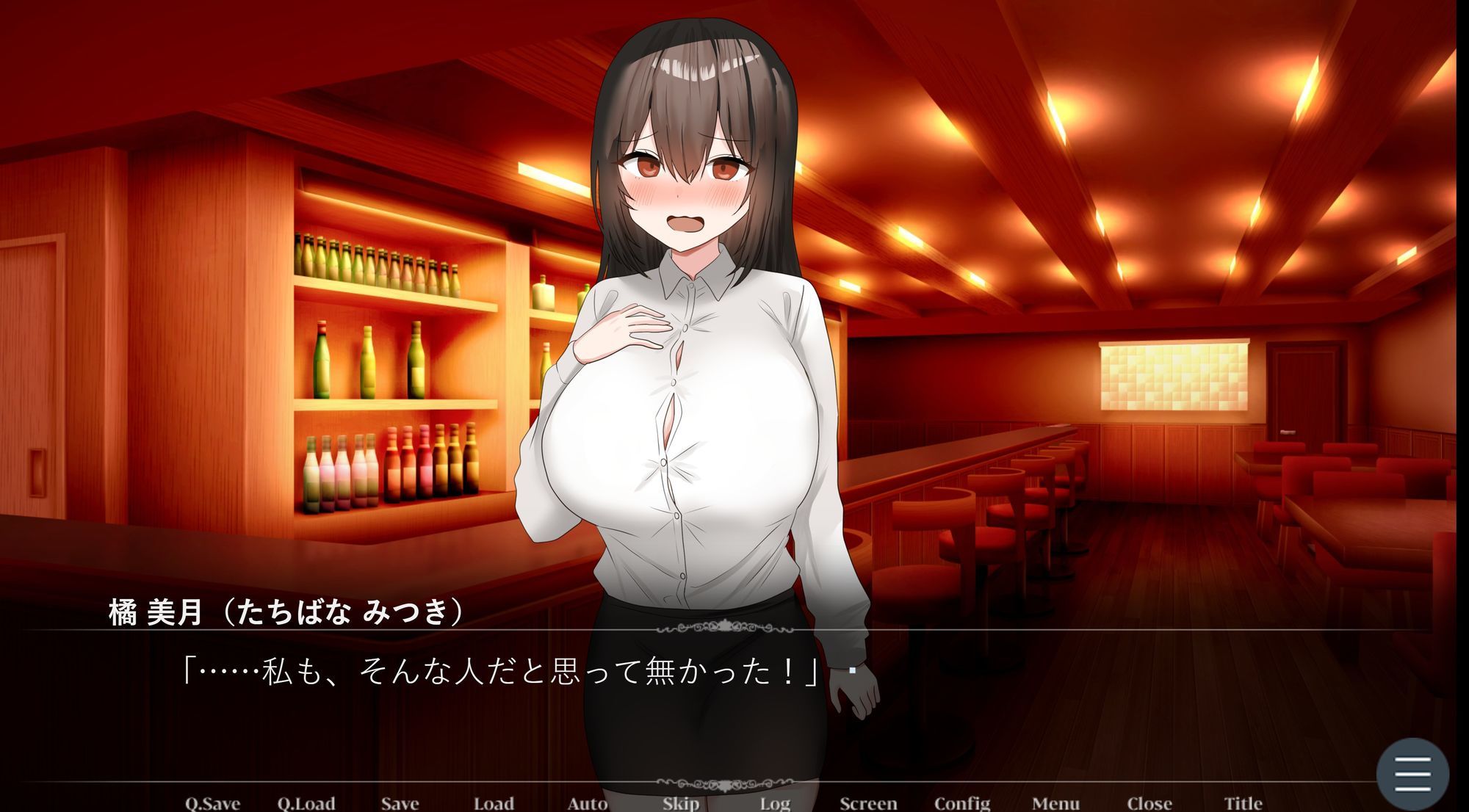Image resolution: width=1469 pixels, height=812 pixels.
Task: Open the Config settings menu
Action: point(964,803)
